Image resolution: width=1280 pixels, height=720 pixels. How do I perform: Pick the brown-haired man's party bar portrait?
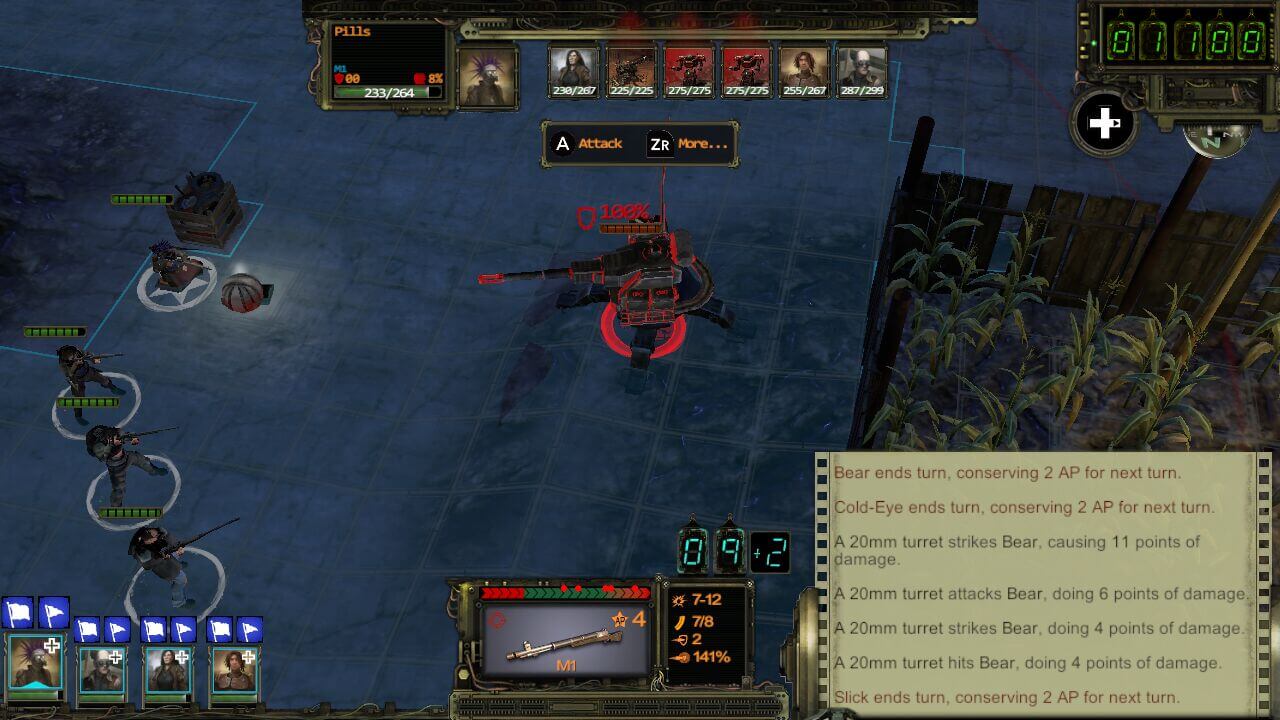point(233,669)
